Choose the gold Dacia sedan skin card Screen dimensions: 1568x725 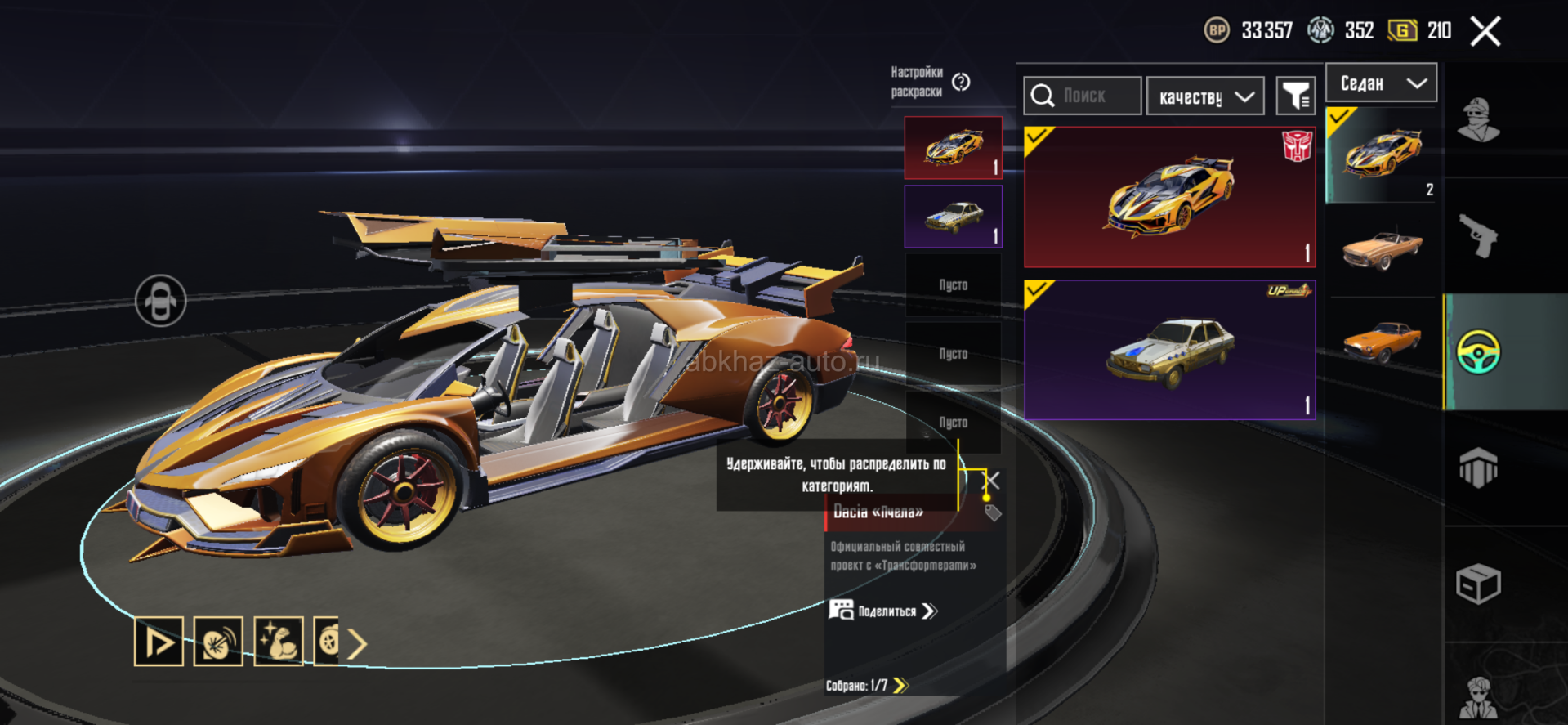[1169, 350]
